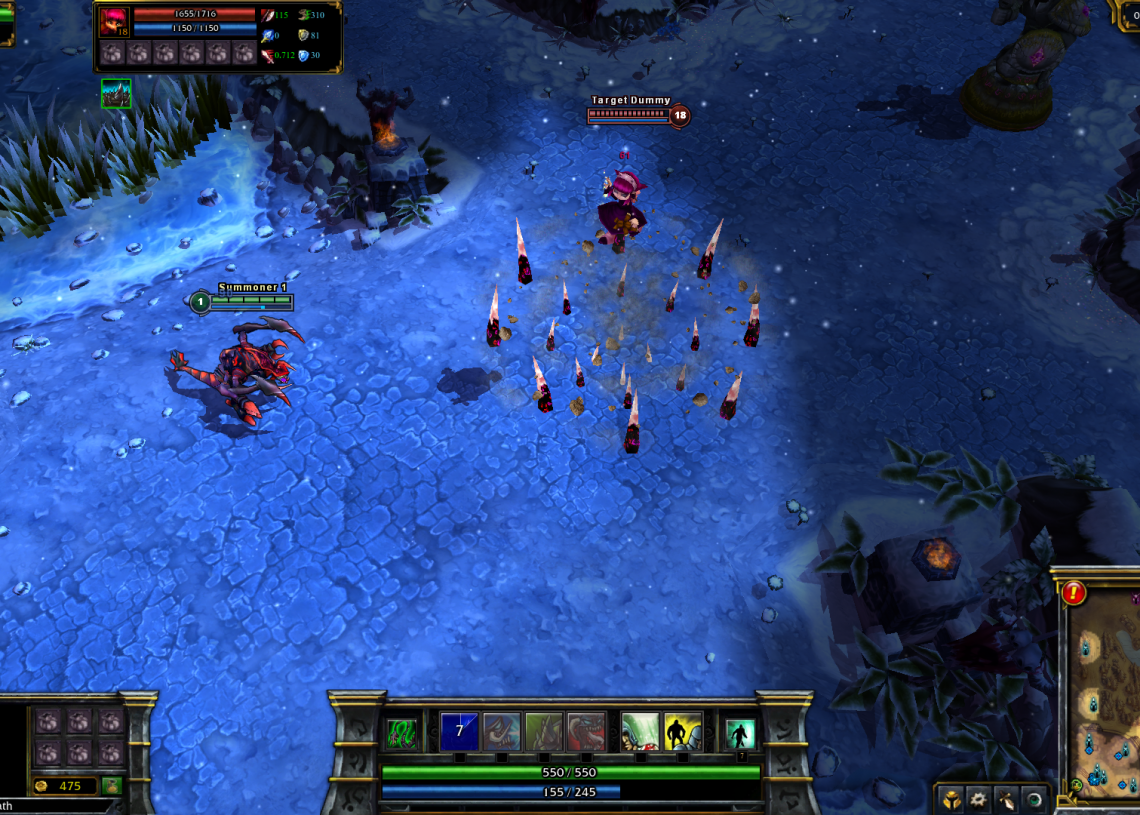
Task: Click the small green icon at minimap corner
Action: (x=1075, y=786)
